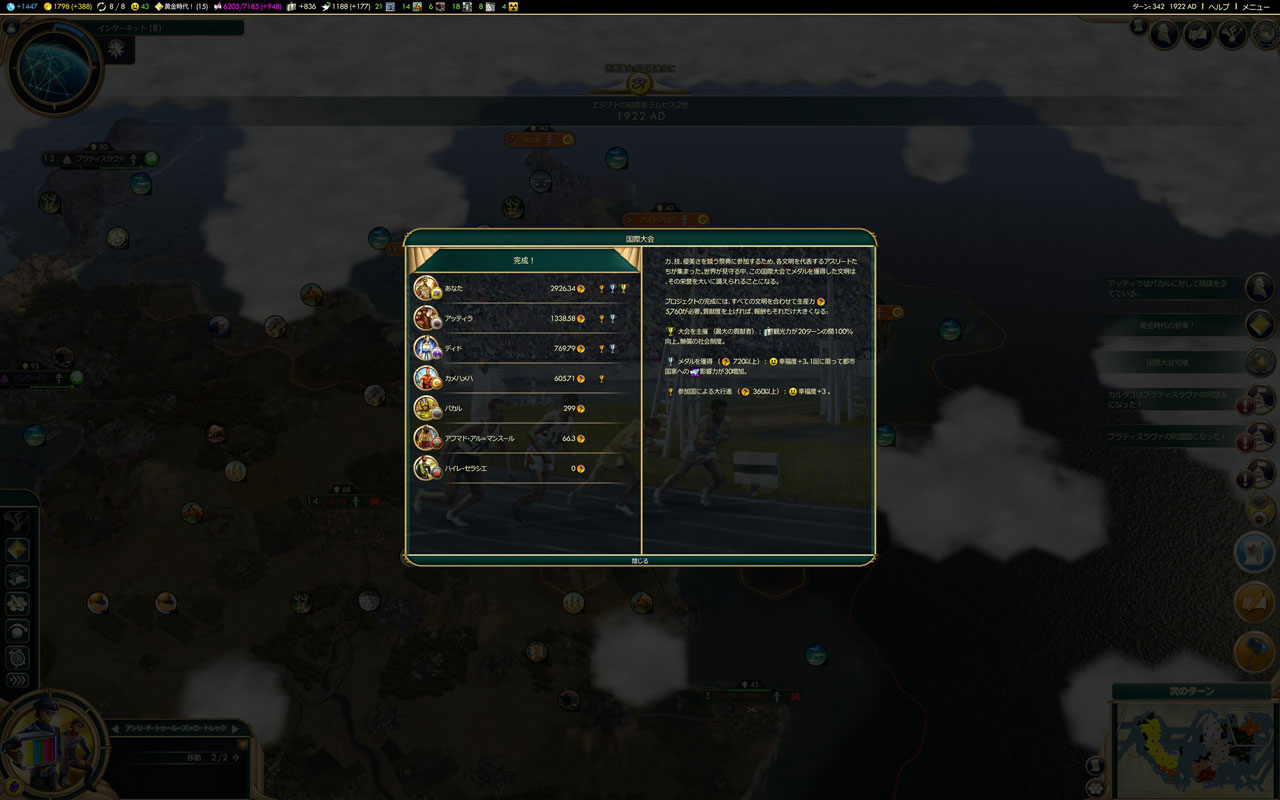Screen dimensions: 1280x800
Task: Click the minimap
Action: point(1192,750)
